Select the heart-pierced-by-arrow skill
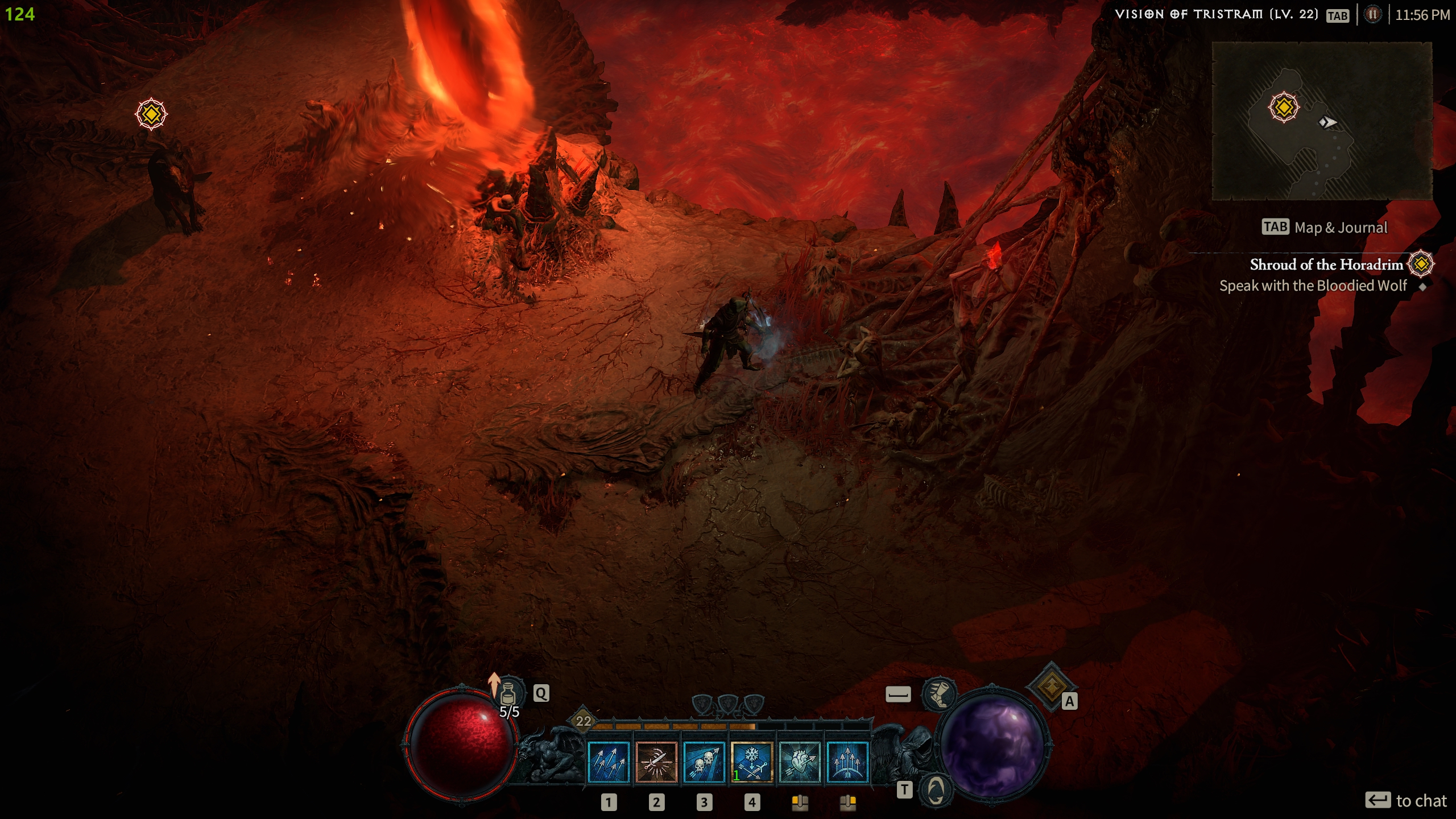Screen dimensions: 1456x819 800,763
